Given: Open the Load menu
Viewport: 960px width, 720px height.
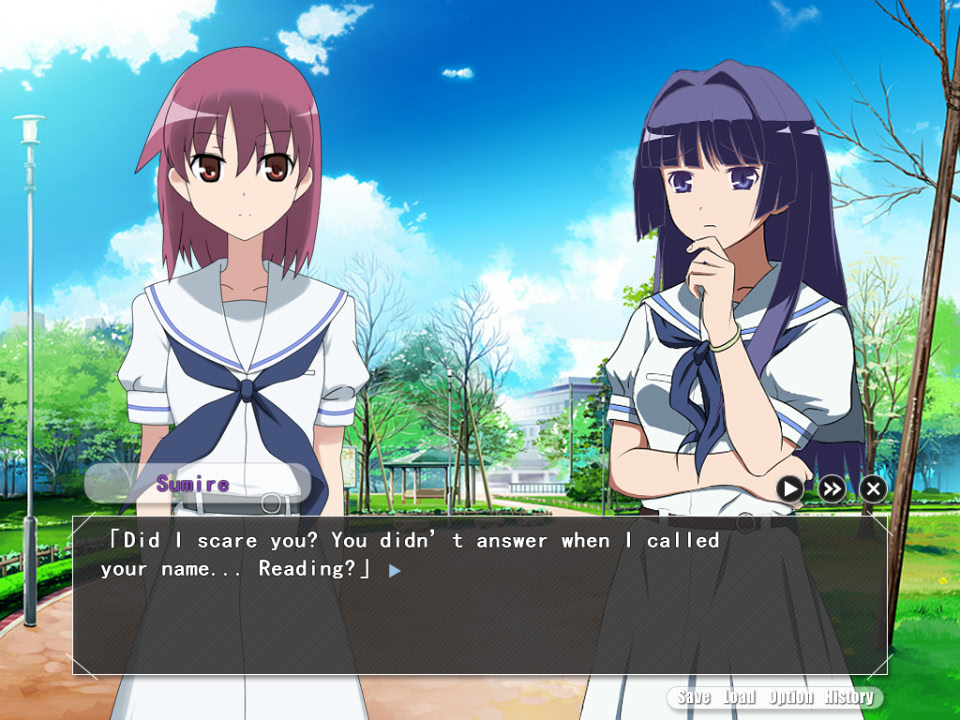Looking at the screenshot, I should pyautogui.click(x=739, y=698).
